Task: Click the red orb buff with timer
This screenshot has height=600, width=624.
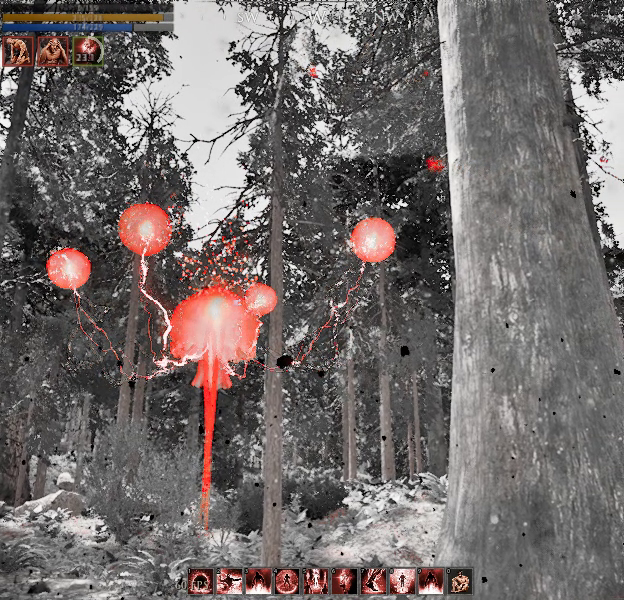Action: tap(88, 50)
